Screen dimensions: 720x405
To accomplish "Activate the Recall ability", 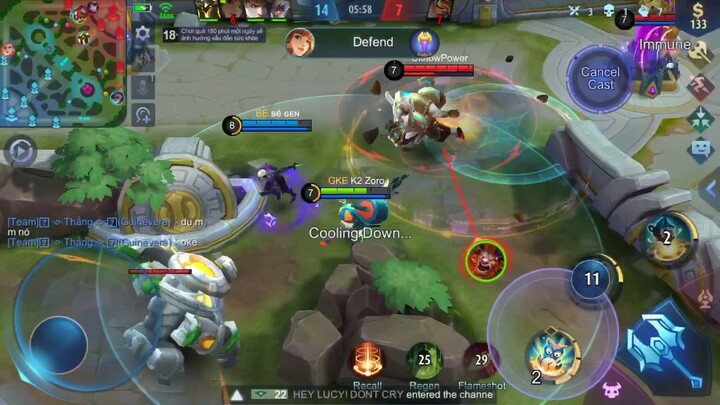I will click(368, 360).
